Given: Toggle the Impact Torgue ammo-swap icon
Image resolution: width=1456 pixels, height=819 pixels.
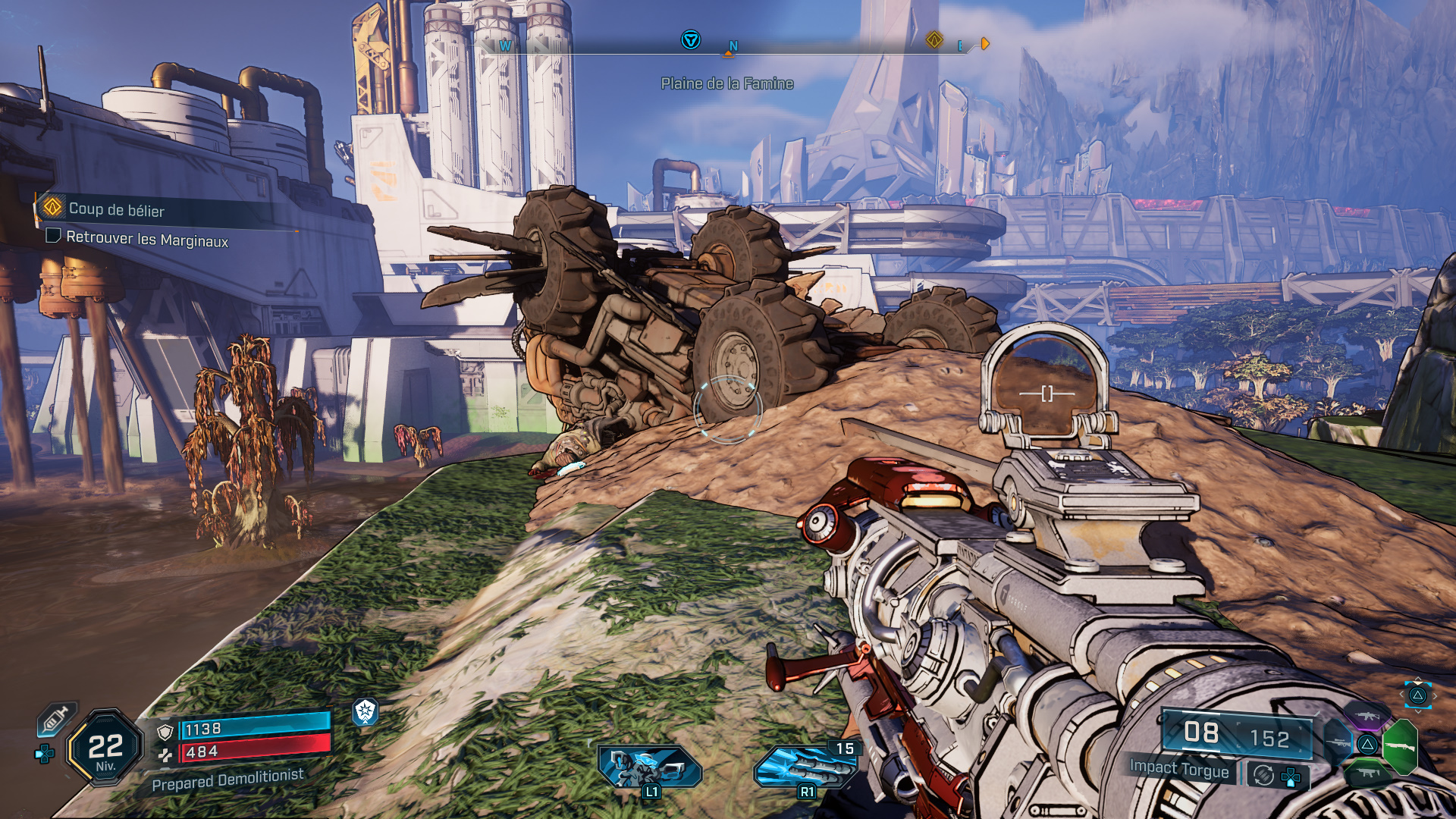Looking at the screenshot, I should pos(1263,775).
